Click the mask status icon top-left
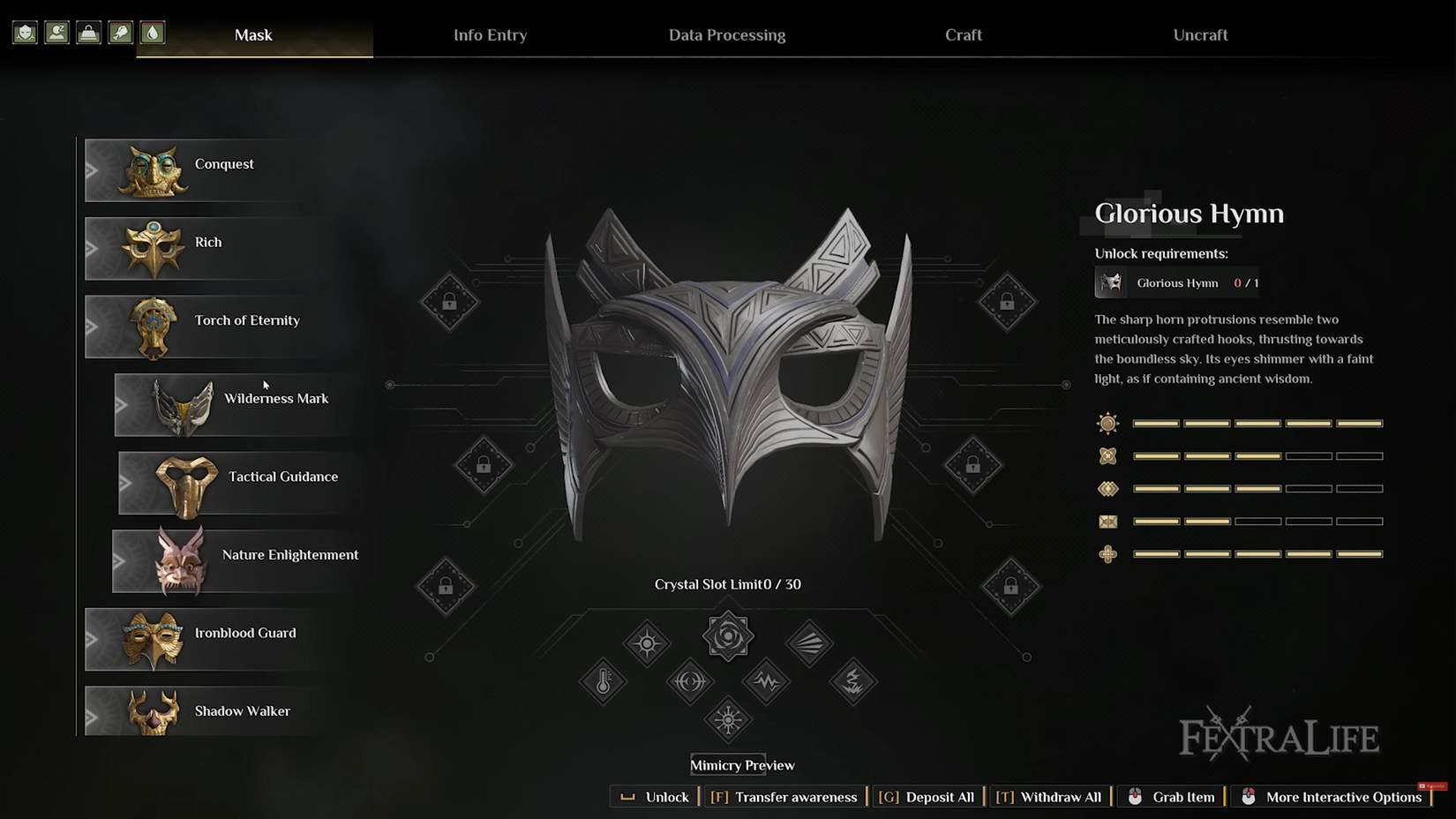Image resolution: width=1456 pixels, height=819 pixels. point(24,32)
